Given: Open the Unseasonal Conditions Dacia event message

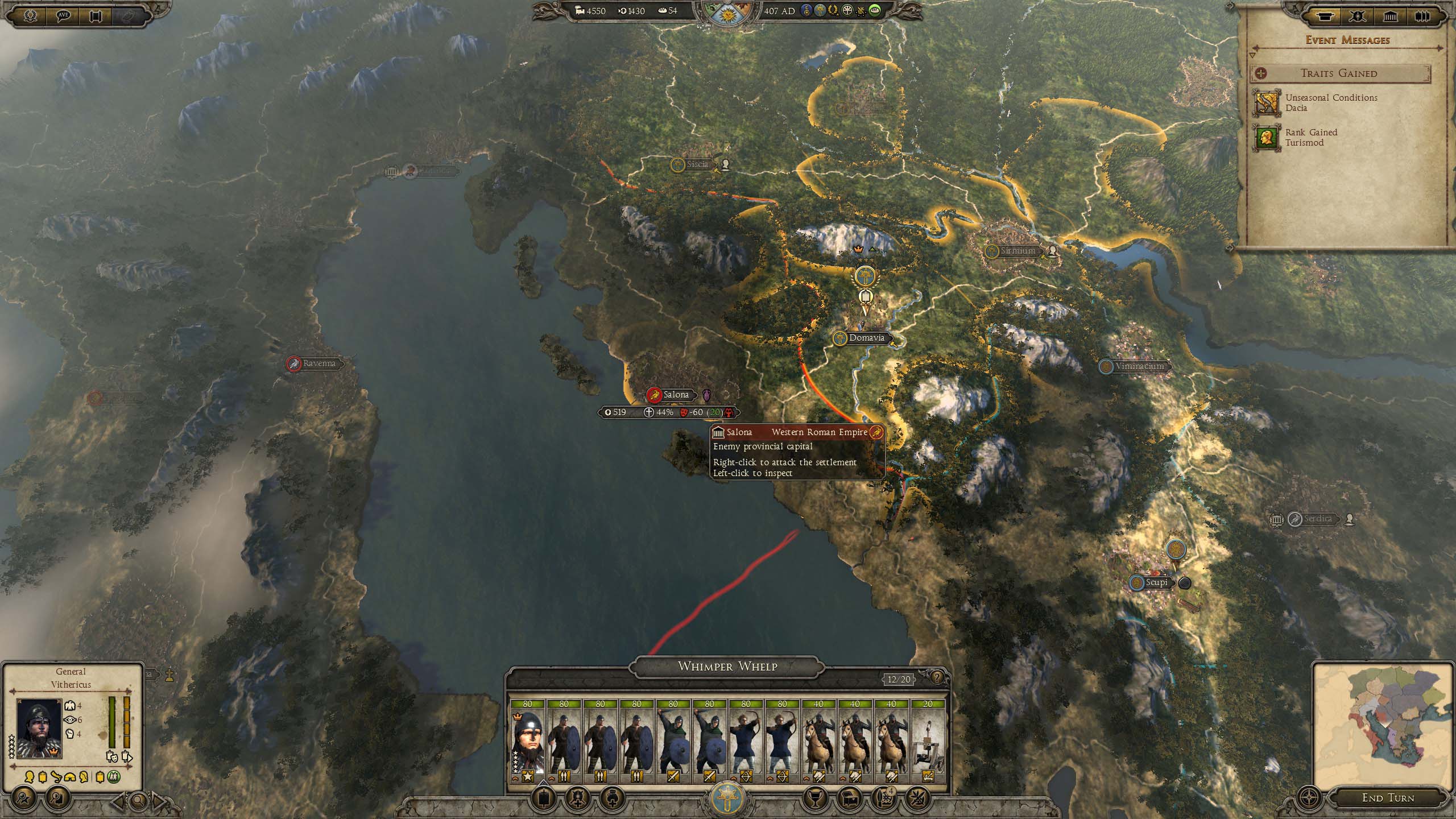Looking at the screenshot, I should [1331, 103].
